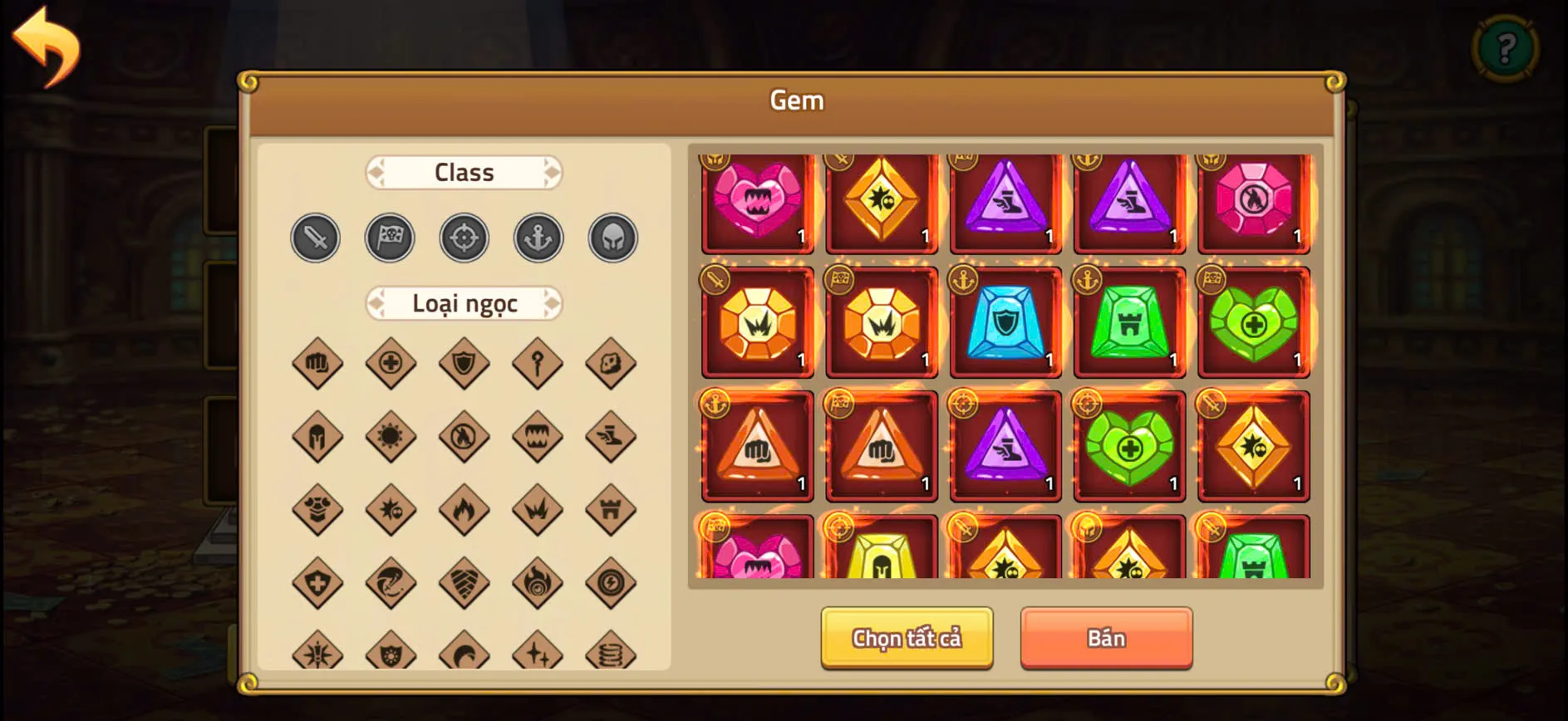Select the anchor class filter

click(x=538, y=238)
